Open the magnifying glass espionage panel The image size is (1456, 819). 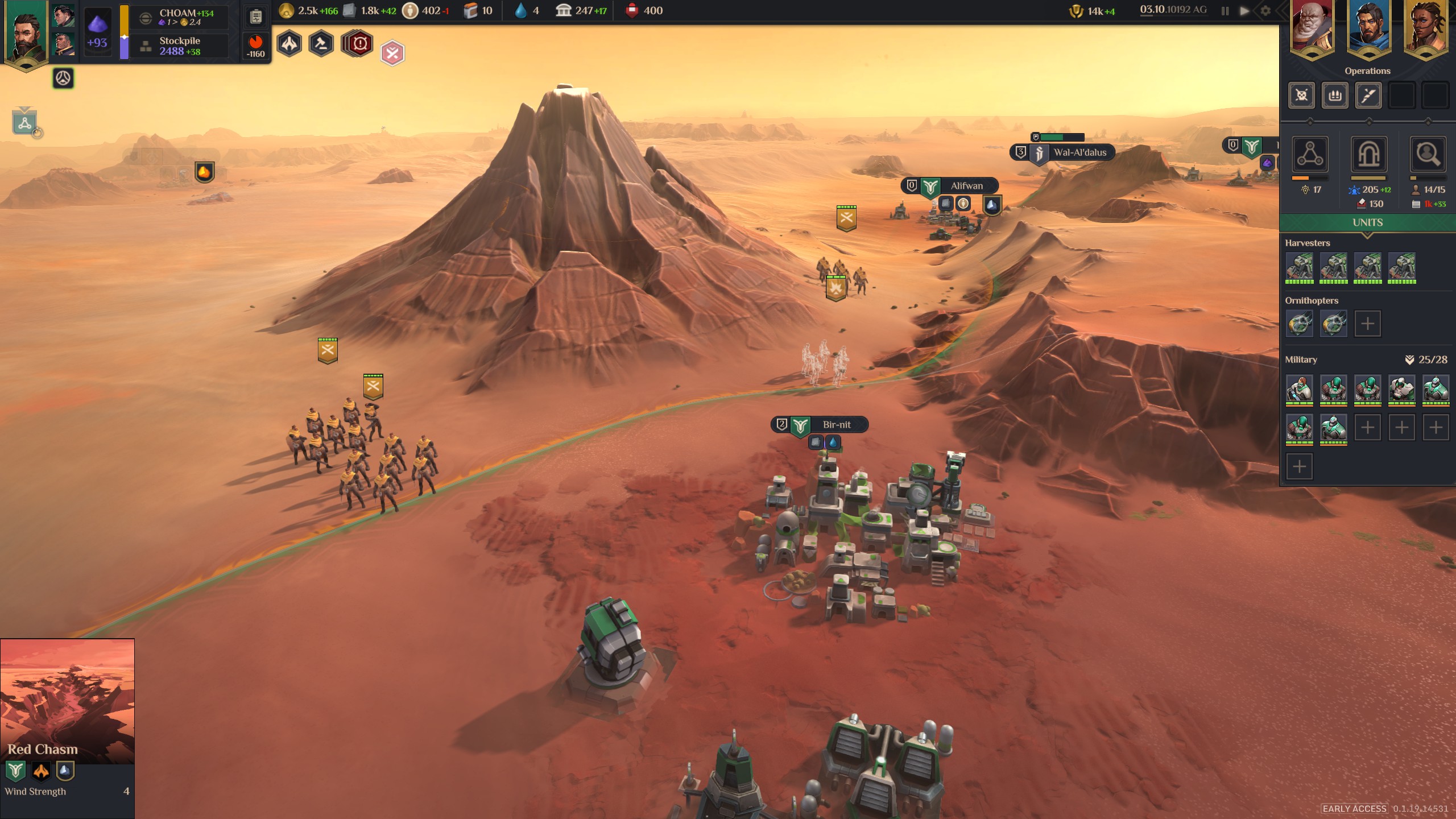[1428, 154]
